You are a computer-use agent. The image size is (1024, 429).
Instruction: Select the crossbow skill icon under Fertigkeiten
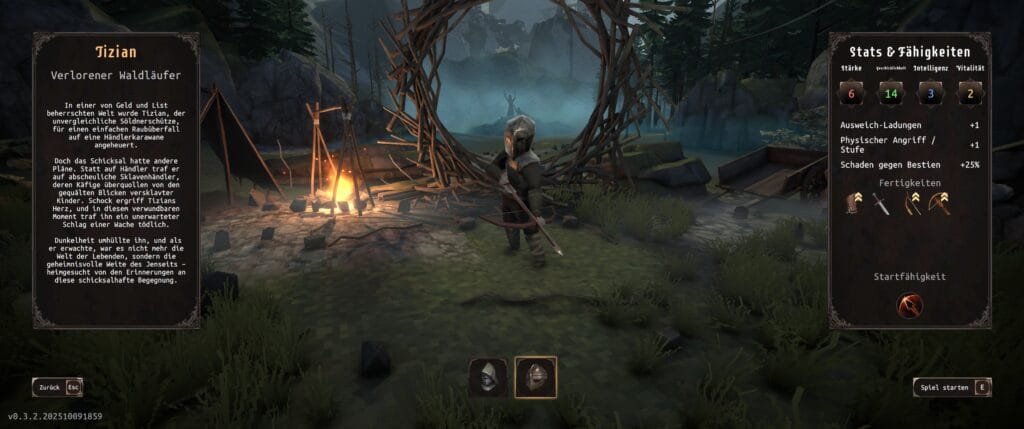click(x=938, y=204)
